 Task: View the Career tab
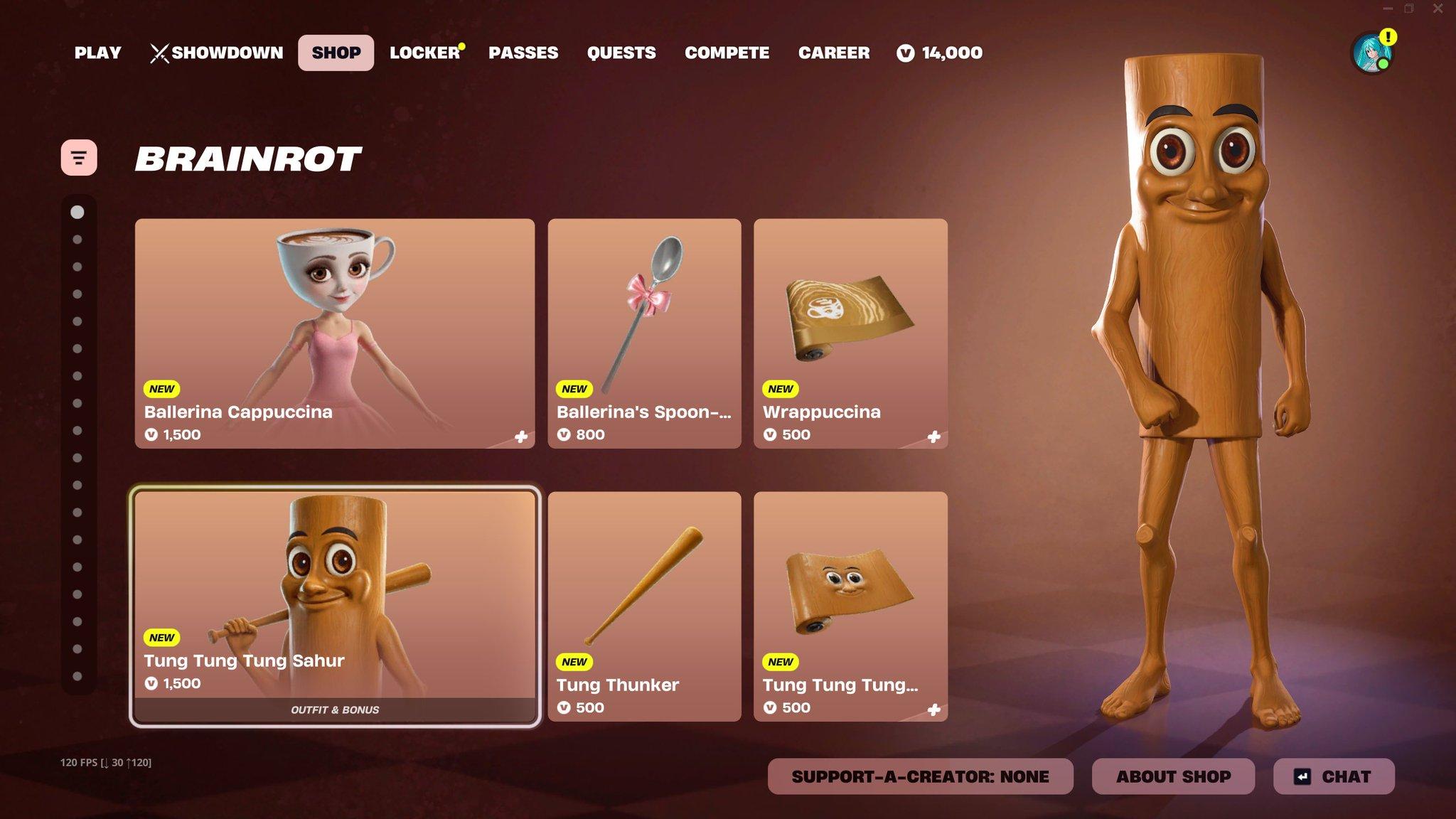(x=834, y=53)
